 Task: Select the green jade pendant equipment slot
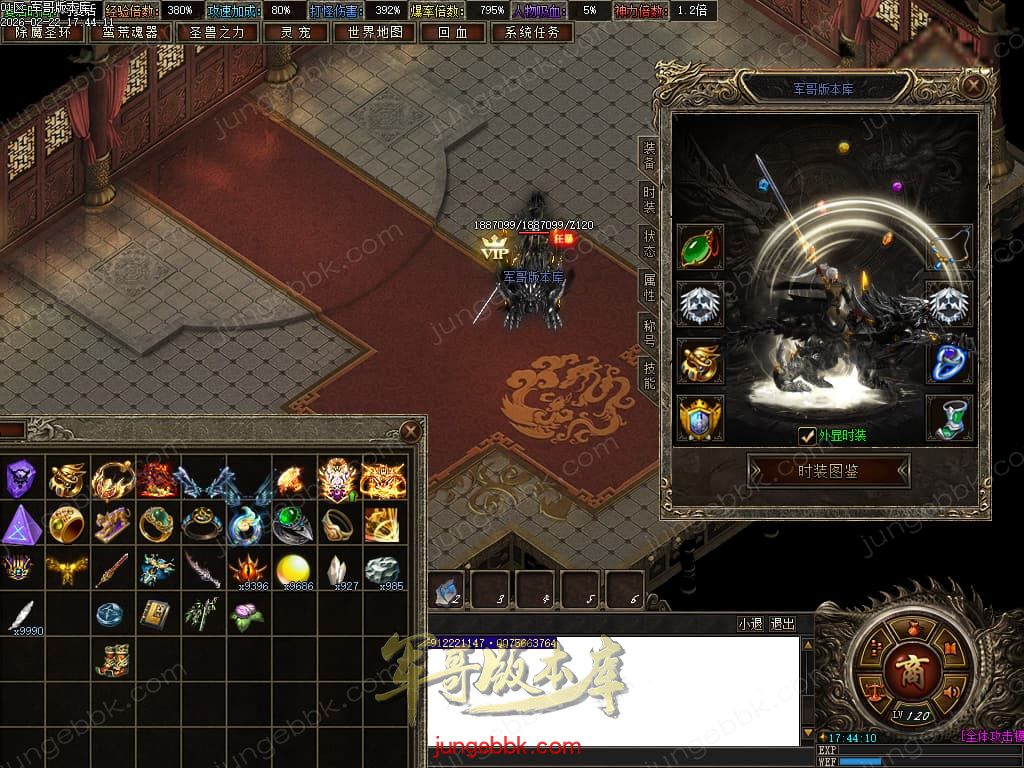(x=700, y=248)
